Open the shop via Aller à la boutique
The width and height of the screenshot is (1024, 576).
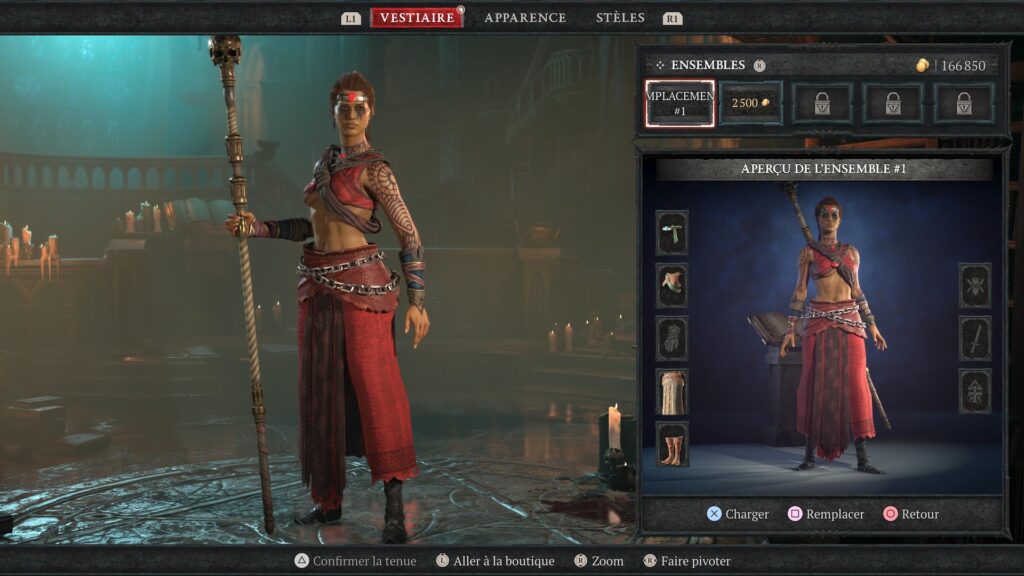[x=494, y=561]
